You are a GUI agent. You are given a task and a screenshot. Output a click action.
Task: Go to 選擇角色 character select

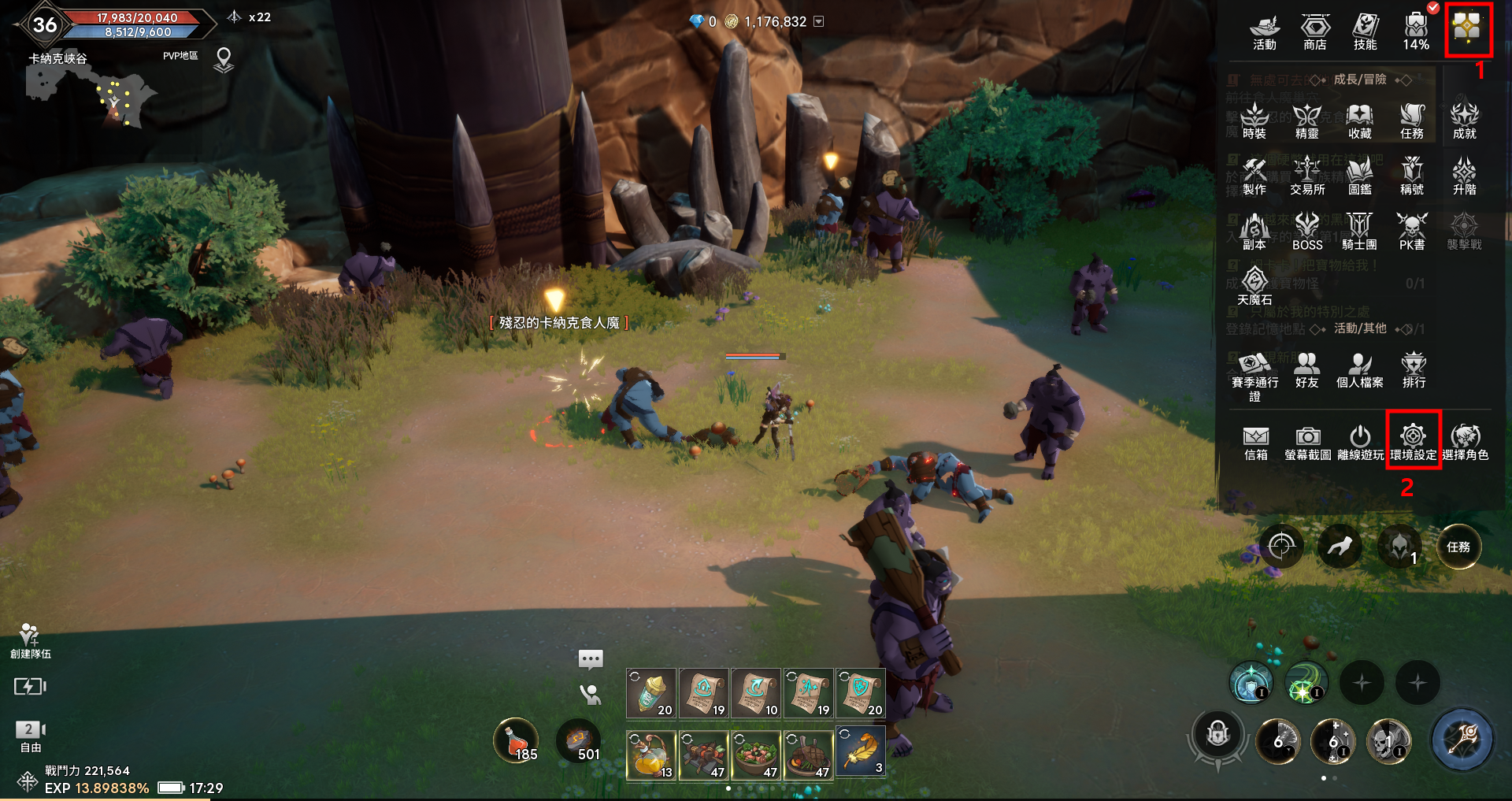tap(1465, 443)
